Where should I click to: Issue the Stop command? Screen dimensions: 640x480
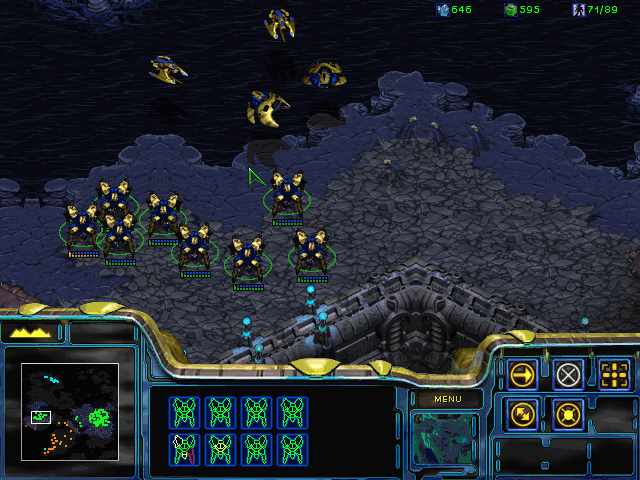[569, 375]
